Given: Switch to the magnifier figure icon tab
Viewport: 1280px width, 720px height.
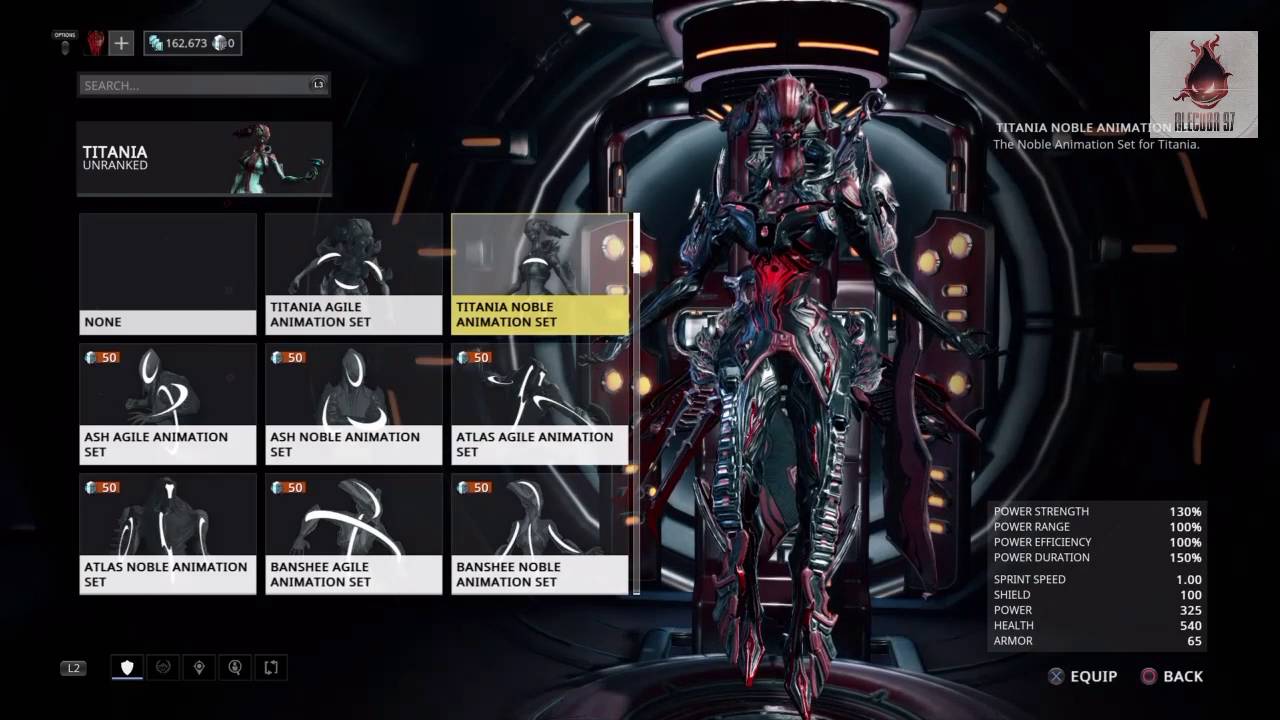Looking at the screenshot, I should (235, 667).
